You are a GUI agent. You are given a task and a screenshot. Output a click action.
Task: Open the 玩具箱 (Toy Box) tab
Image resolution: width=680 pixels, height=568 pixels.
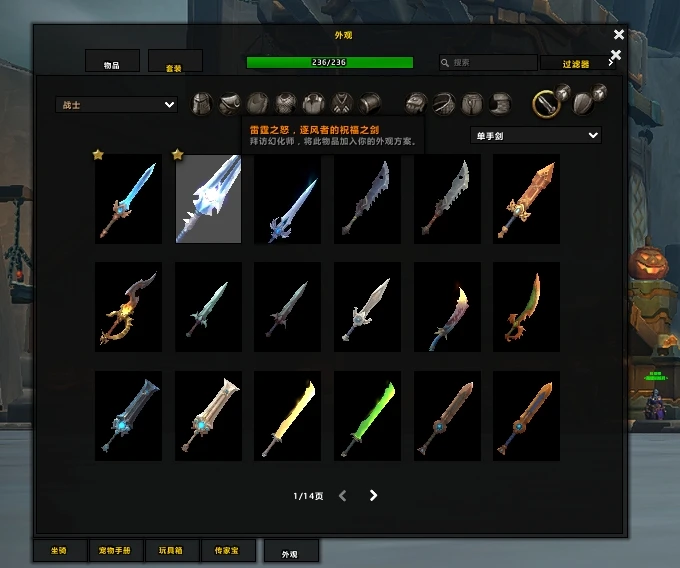click(172, 550)
